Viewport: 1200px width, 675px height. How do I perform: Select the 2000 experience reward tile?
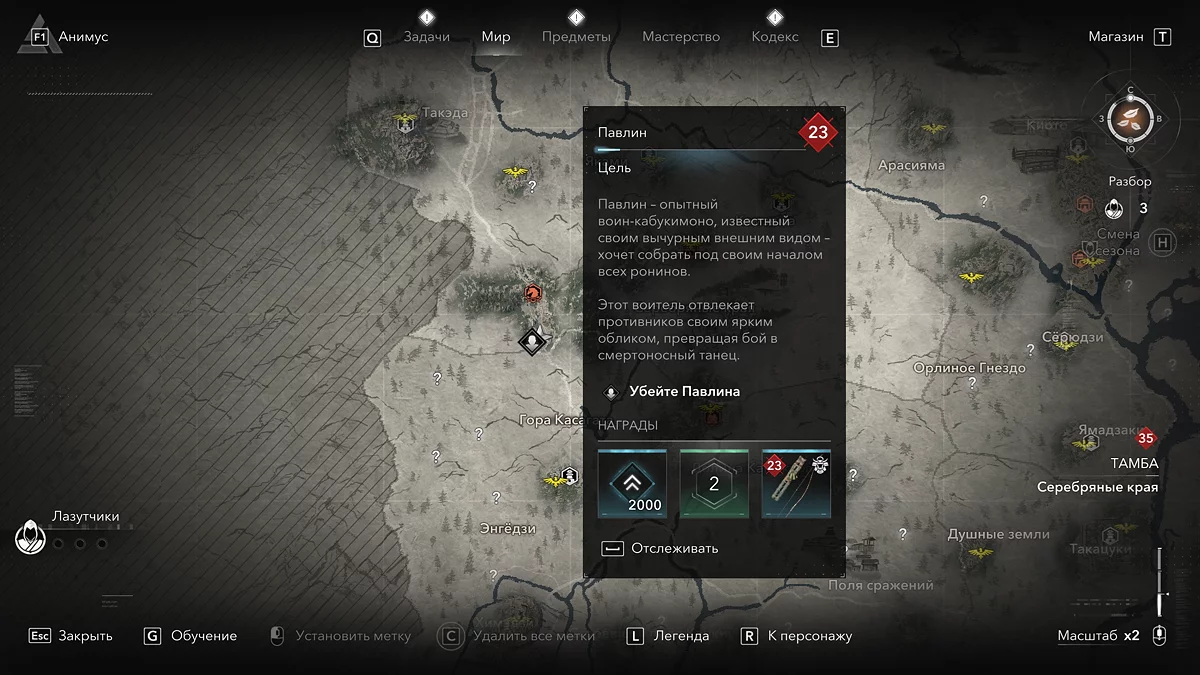coord(632,484)
